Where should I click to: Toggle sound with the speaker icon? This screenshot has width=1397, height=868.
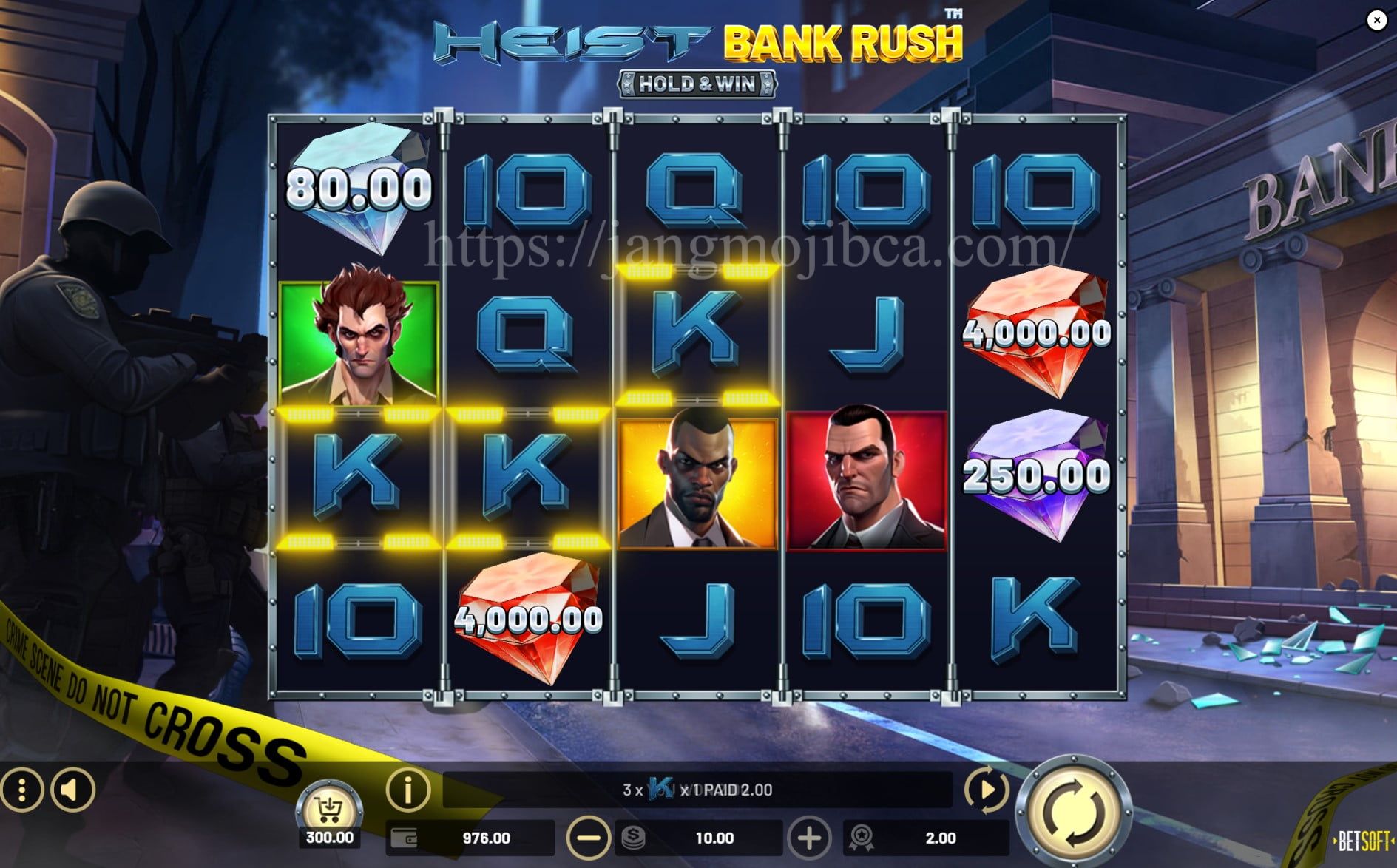[72, 790]
